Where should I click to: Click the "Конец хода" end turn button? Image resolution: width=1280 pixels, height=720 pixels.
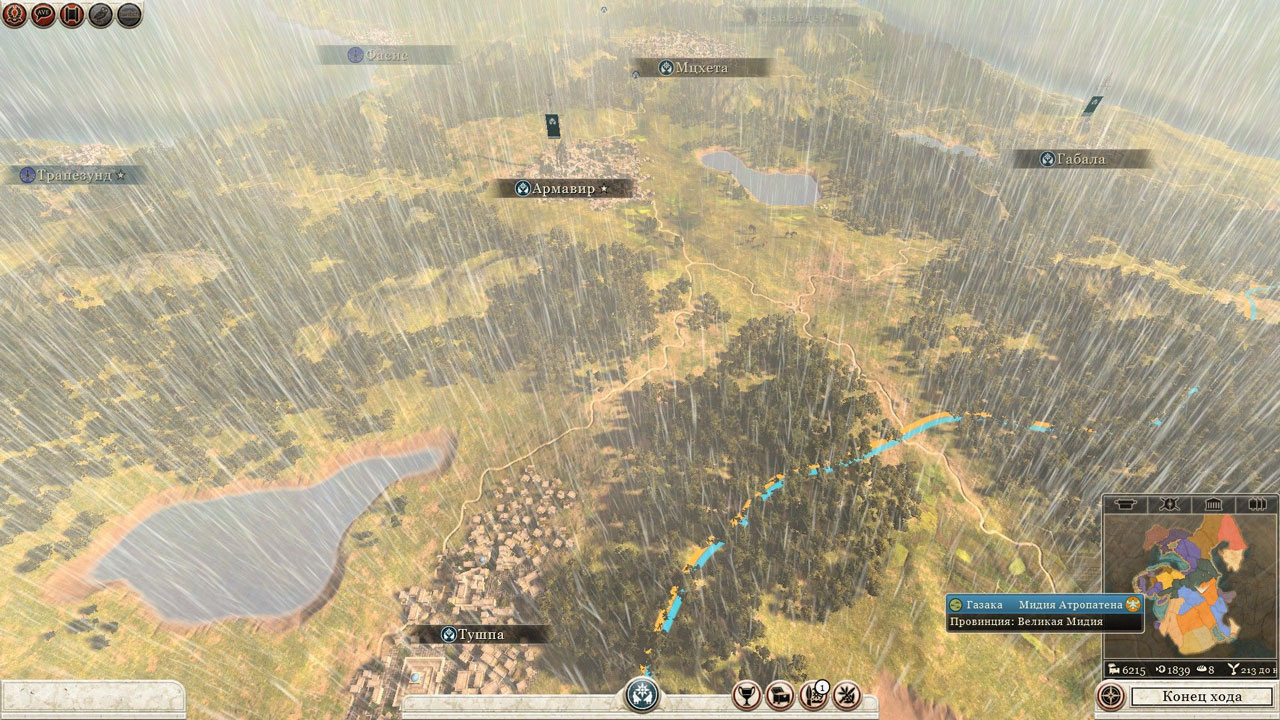click(1202, 696)
